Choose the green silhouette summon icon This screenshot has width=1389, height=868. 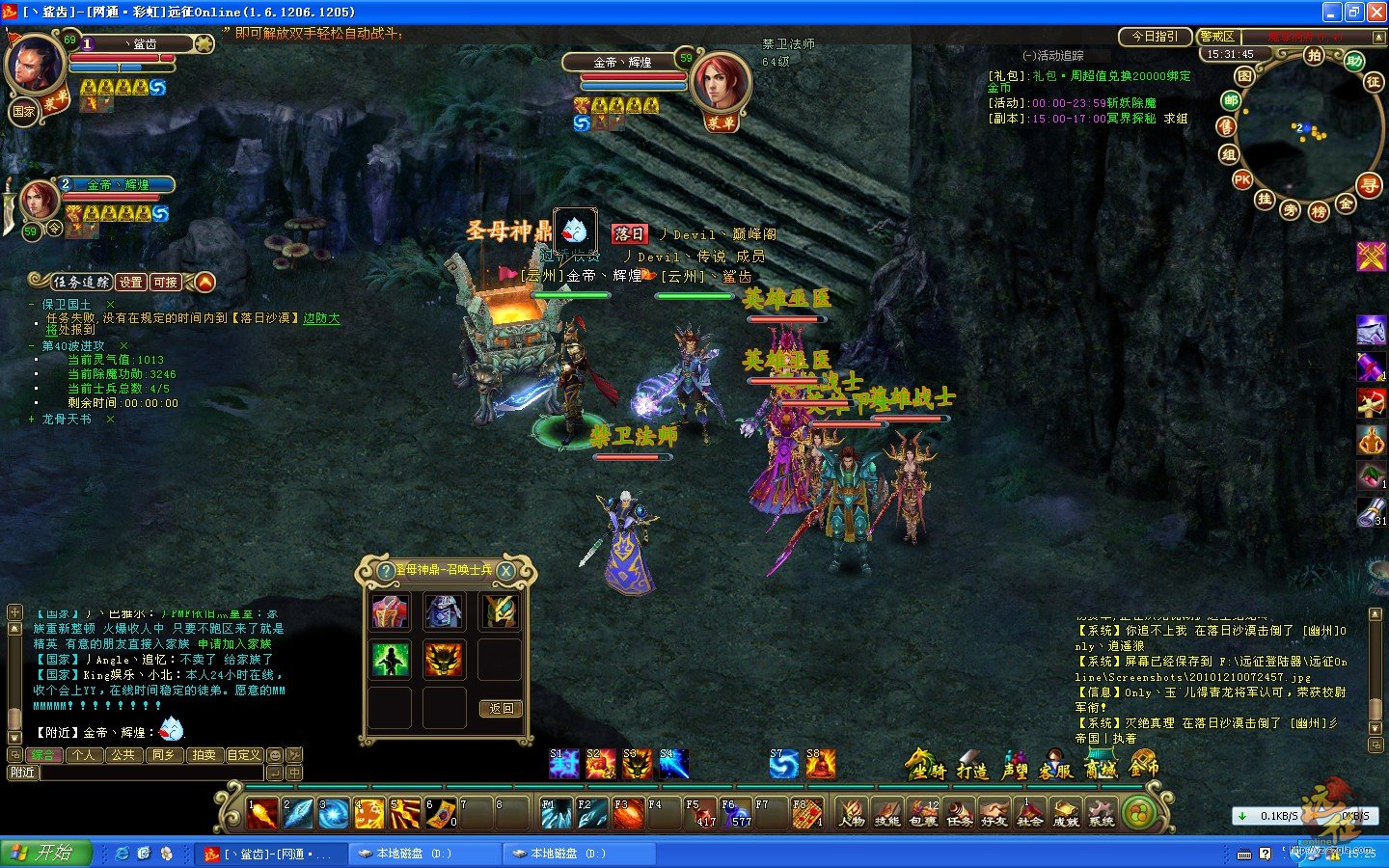[391, 660]
